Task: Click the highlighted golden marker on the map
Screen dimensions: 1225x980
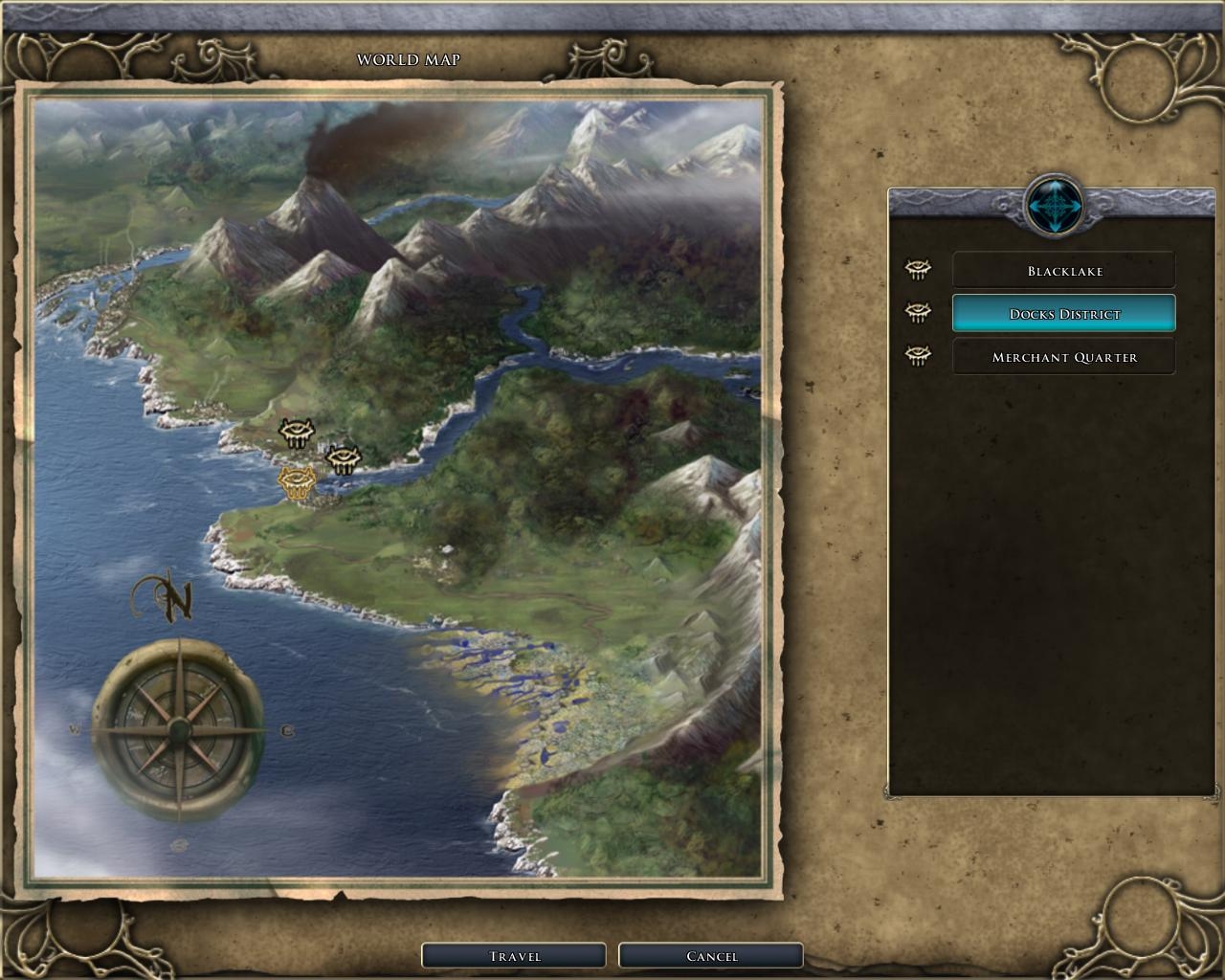Action: coord(297,481)
